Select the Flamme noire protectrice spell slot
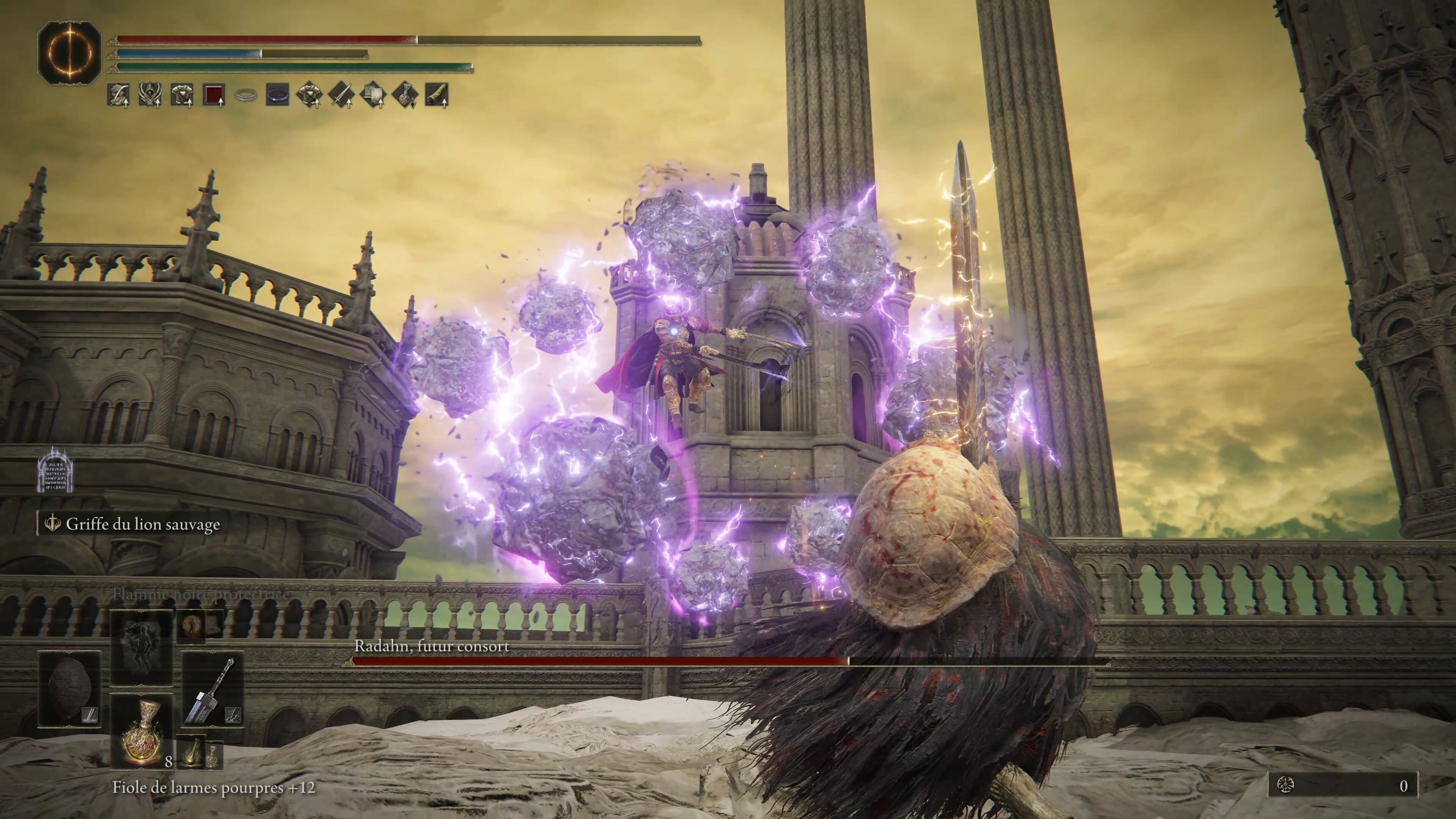Screen dimensions: 1456x819 pos(141,646)
